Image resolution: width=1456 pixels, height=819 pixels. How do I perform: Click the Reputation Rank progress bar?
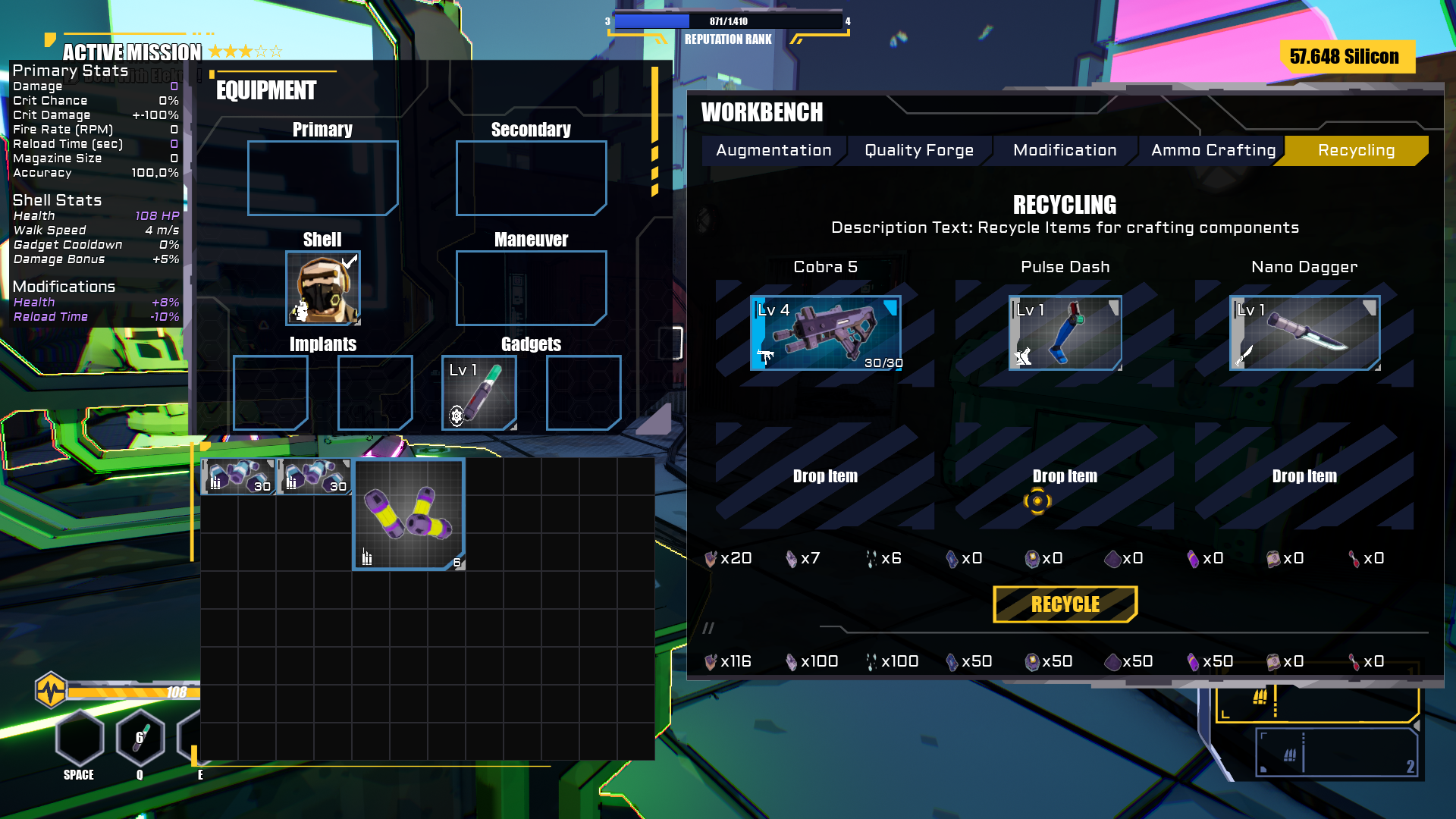[x=726, y=21]
